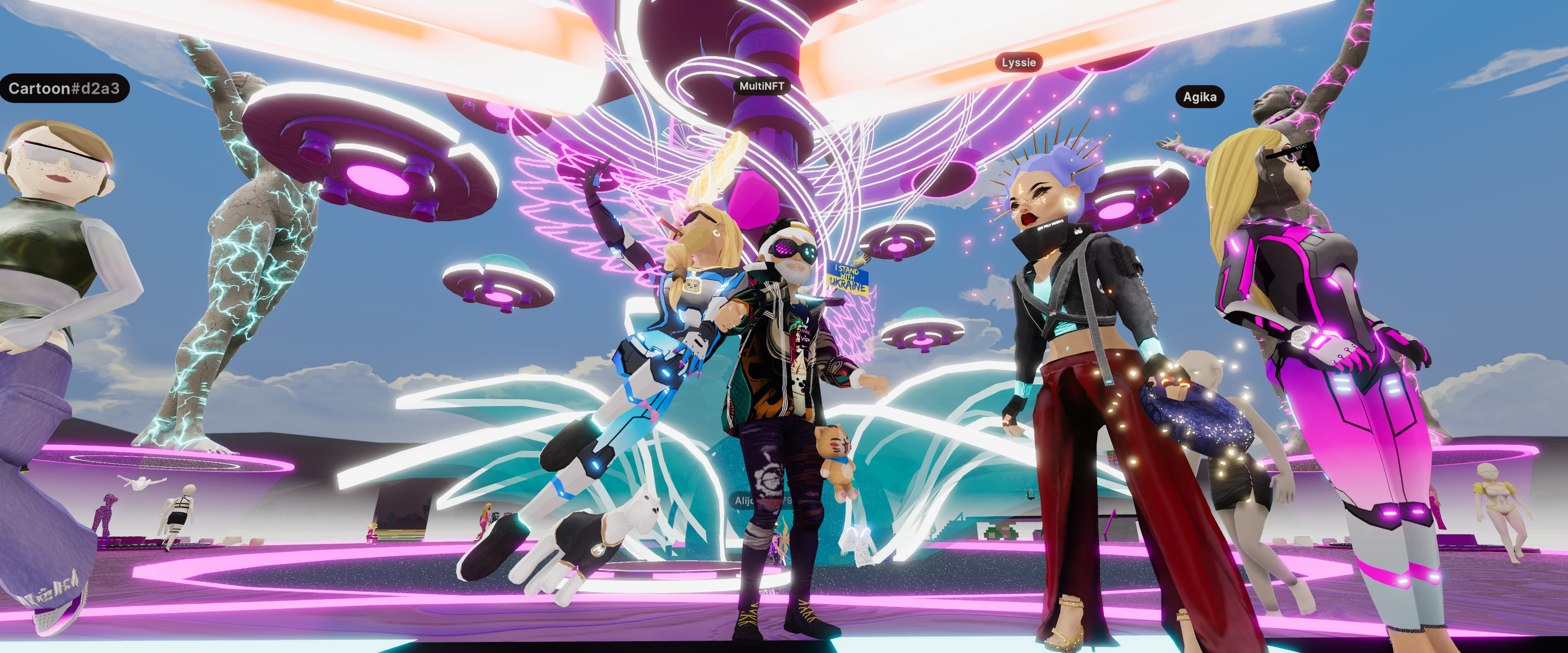Viewport: 1568px width, 653px height.
Task: Click the Cartoon#d2a3 player name tag
Action: point(64,89)
